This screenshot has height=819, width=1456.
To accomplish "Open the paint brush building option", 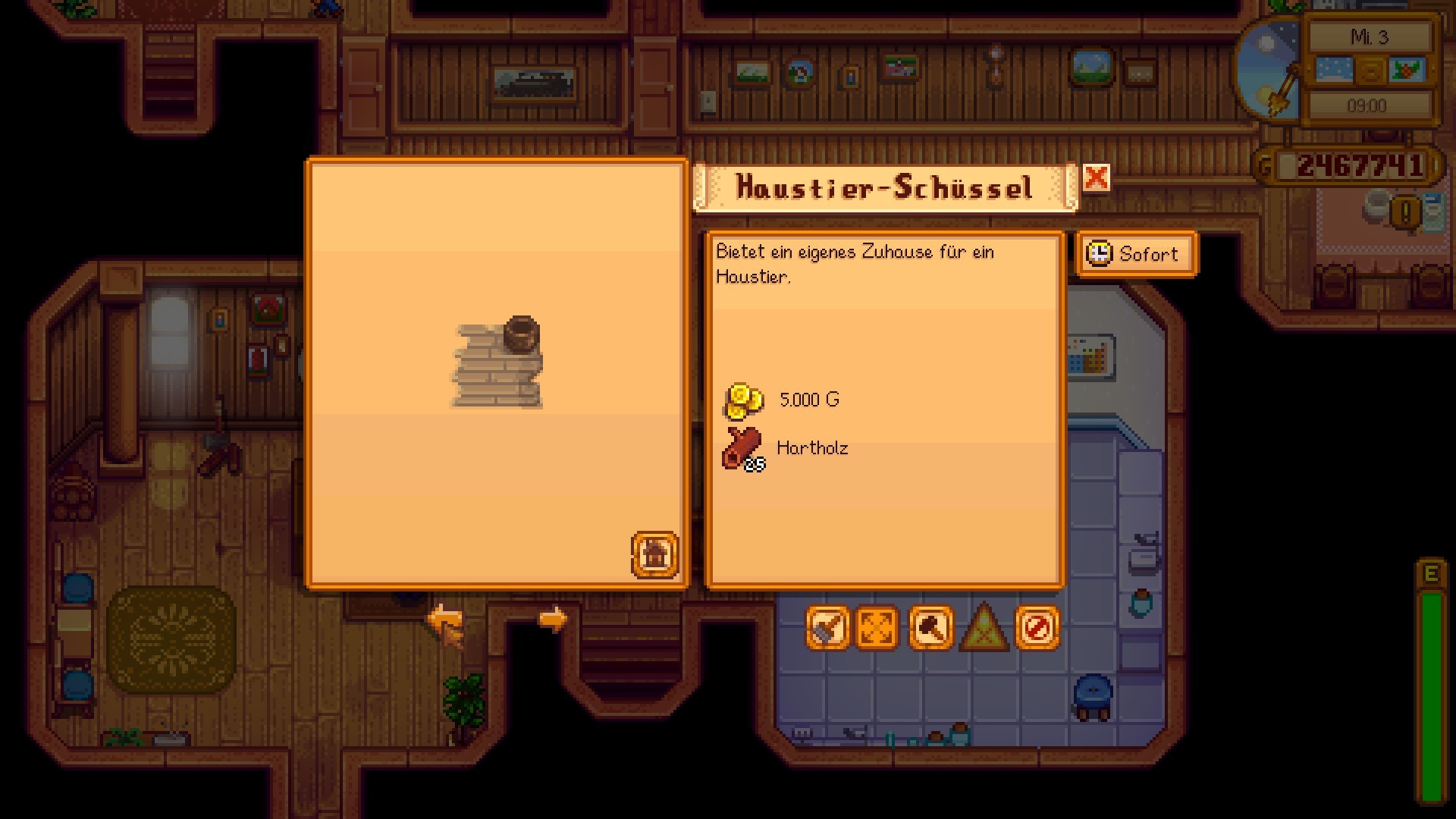I will point(827,628).
